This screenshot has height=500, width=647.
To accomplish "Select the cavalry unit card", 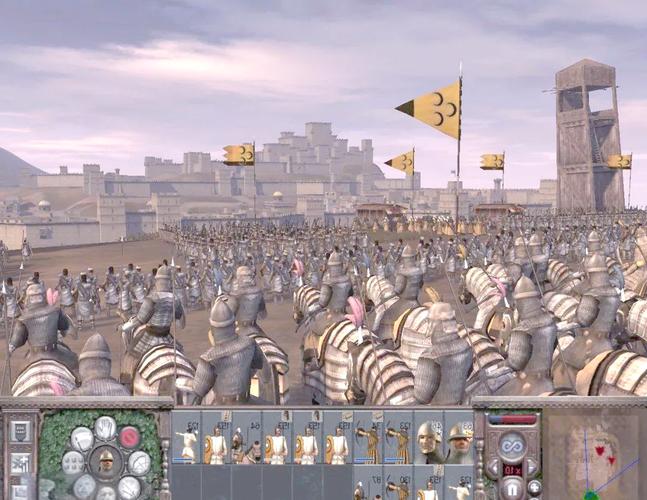I will click(246, 442).
